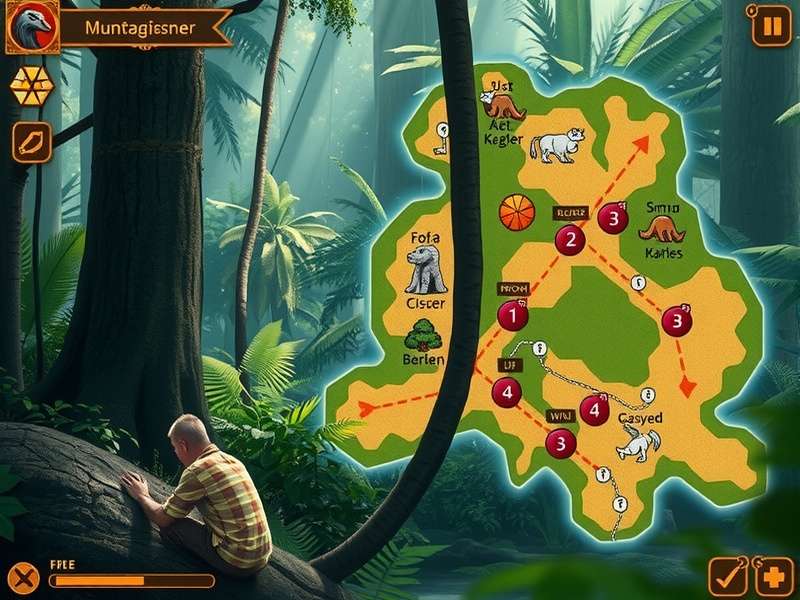Select the white rhino animal on the map
Screen dimensions: 800x600
click(555, 145)
